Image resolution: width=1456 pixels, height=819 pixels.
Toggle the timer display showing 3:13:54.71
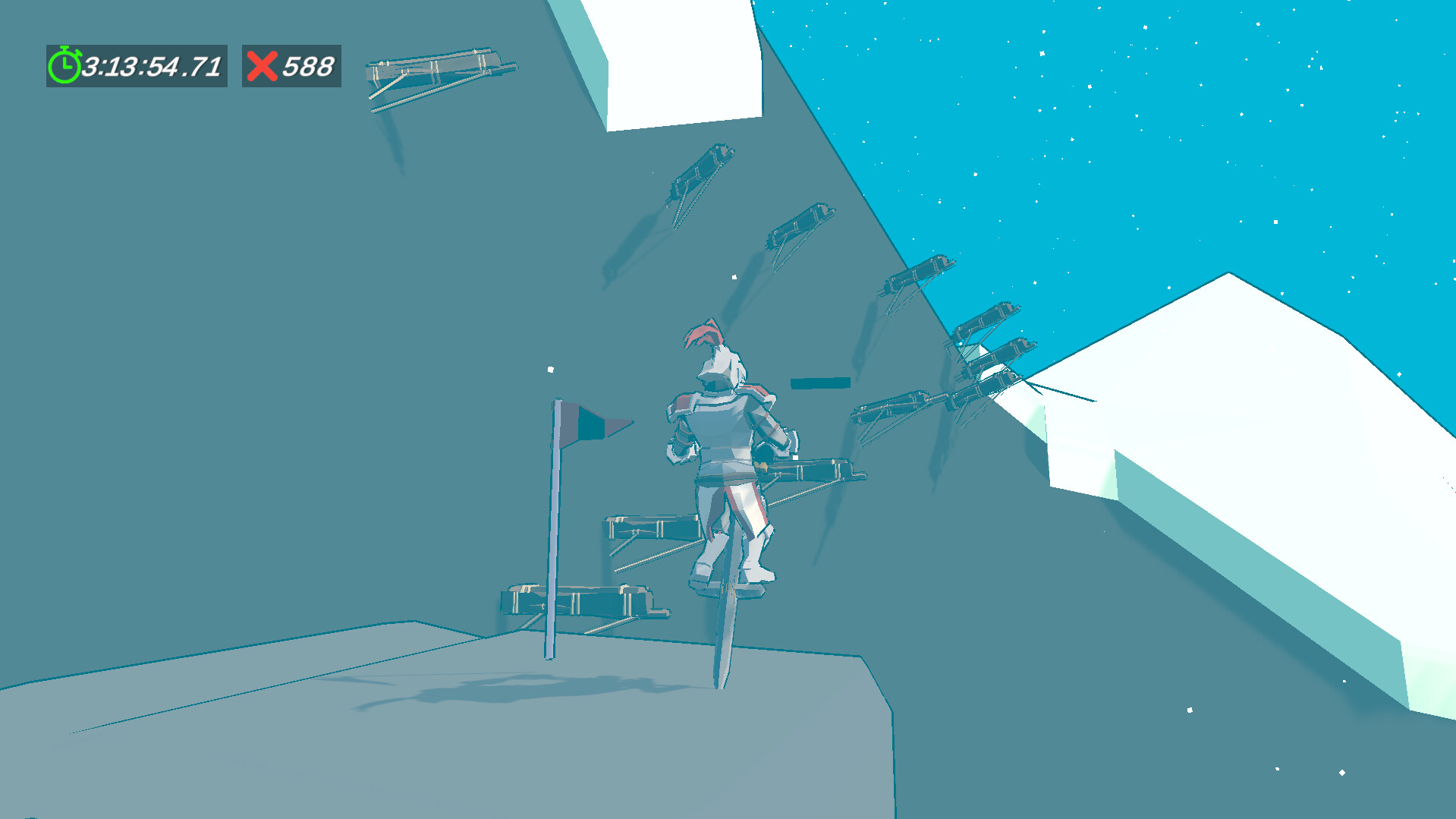[152, 66]
